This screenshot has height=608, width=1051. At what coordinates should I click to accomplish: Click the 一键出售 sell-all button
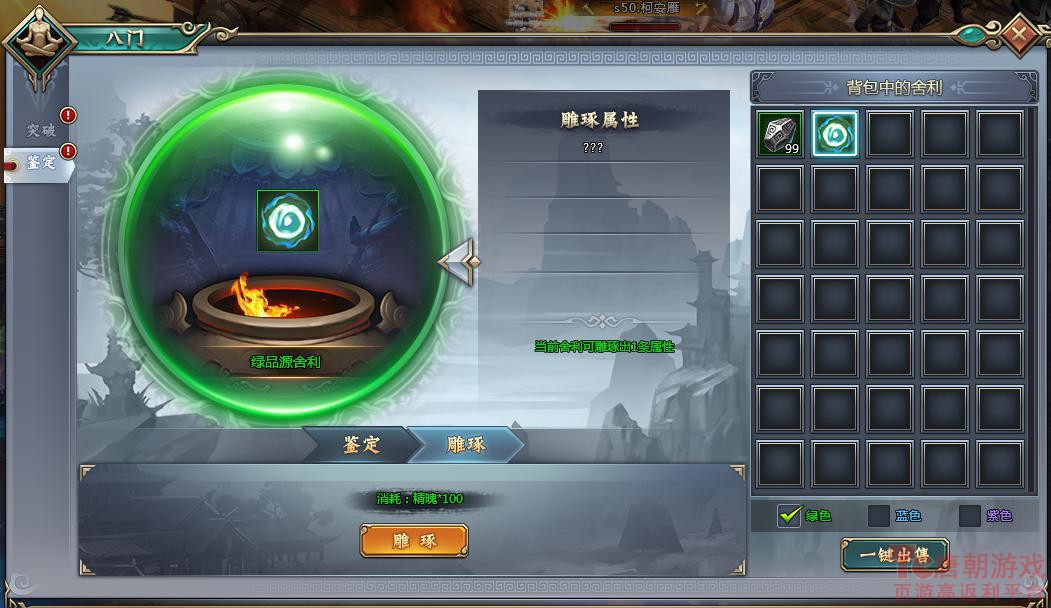(x=894, y=553)
